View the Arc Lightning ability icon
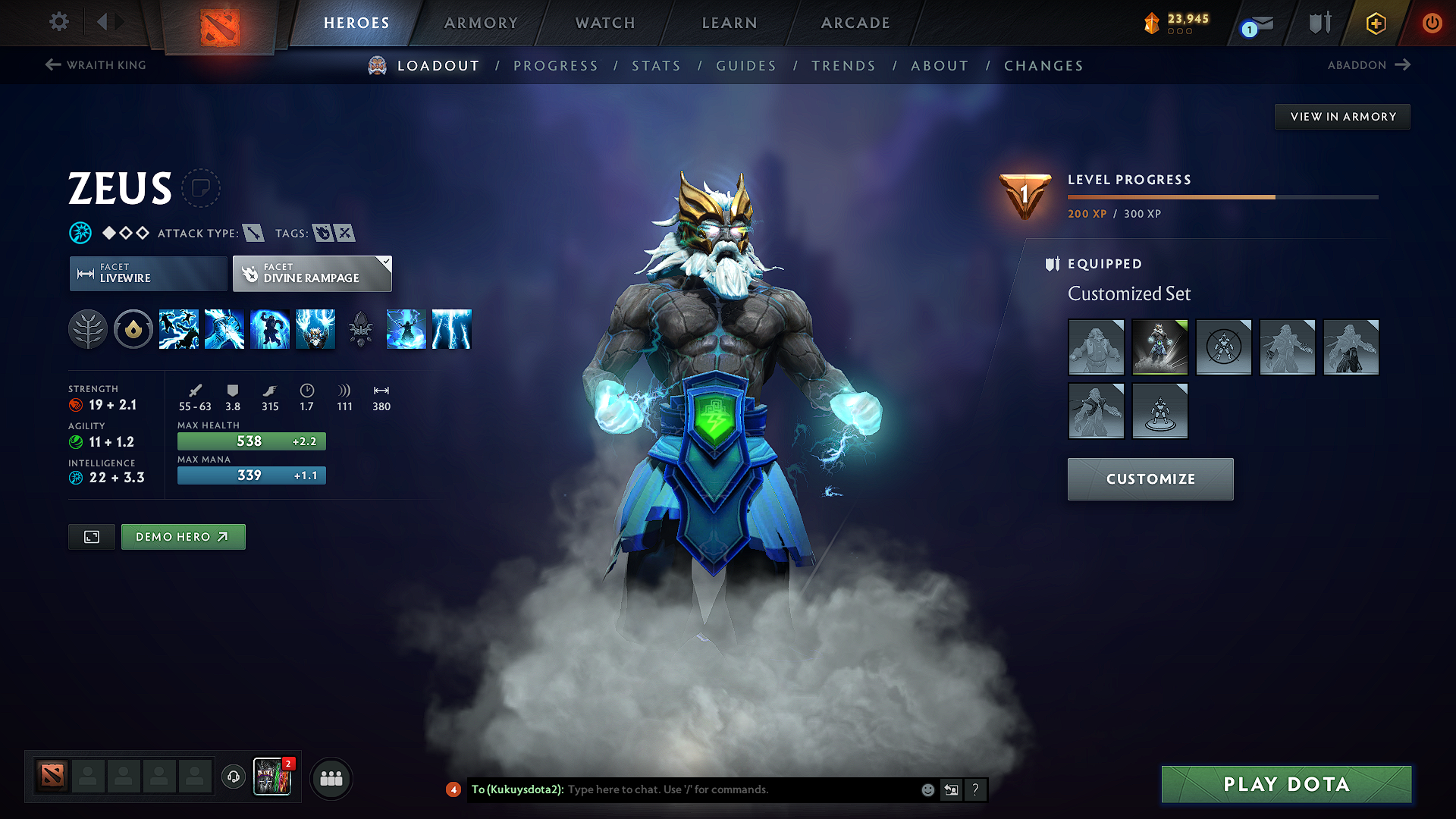 [x=179, y=329]
